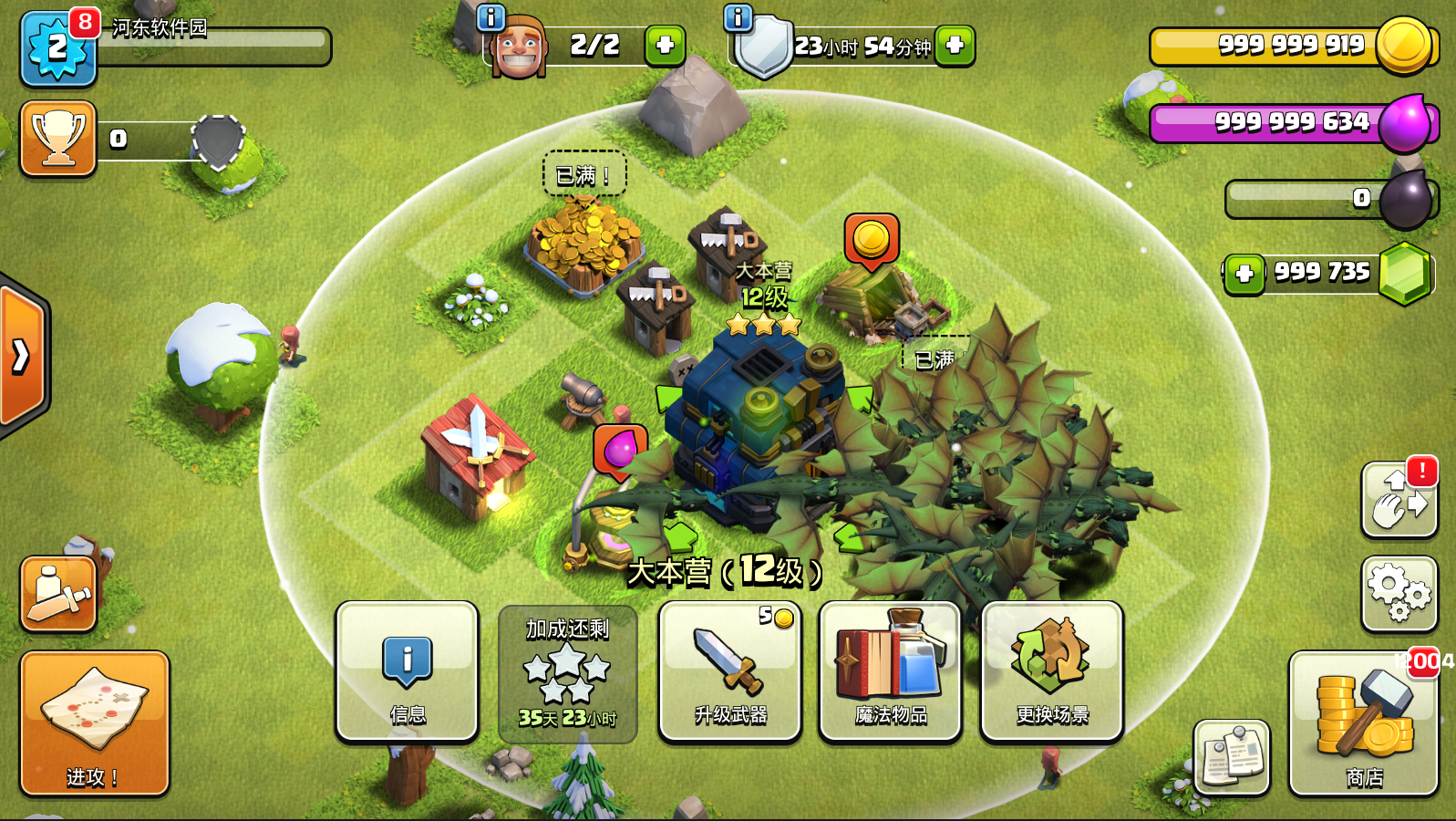Screen dimensions: 1456x821
Task: Tap the 加成还剩 star bonus tile
Action: [x=567, y=674]
